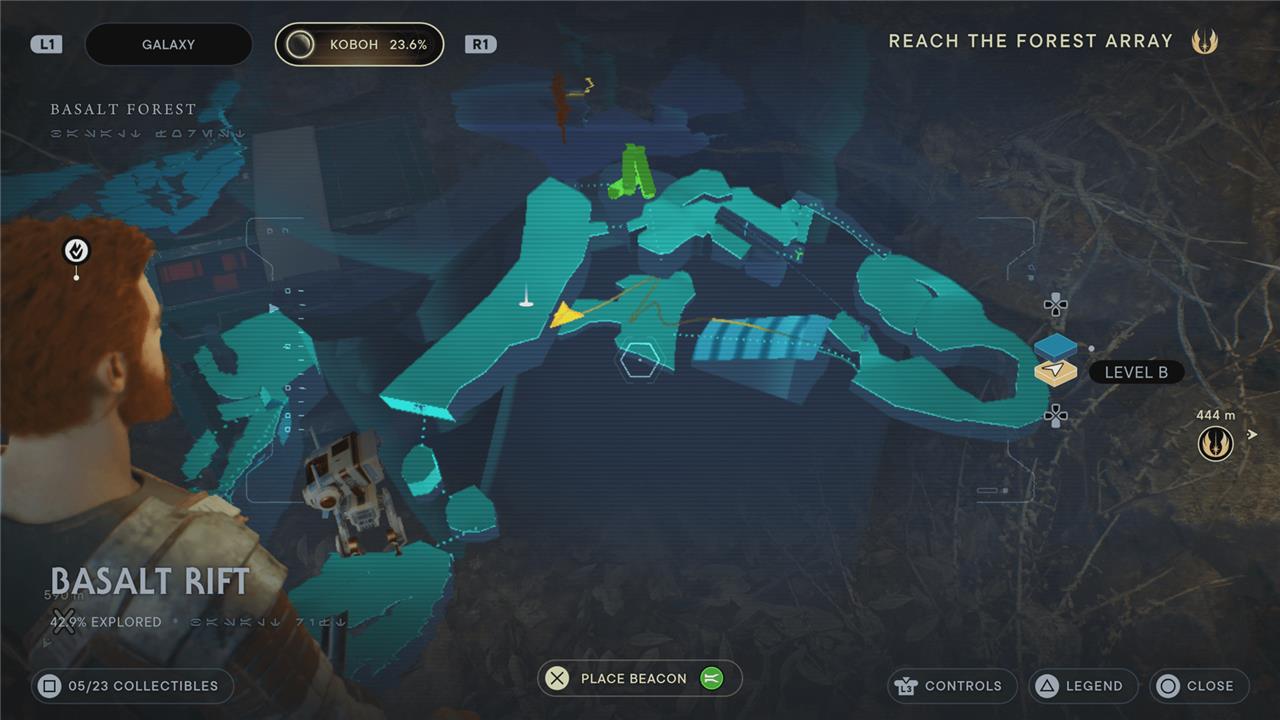This screenshot has width=1280, height=720.
Task: Click the Jedi objective distance marker
Action: (1215, 441)
